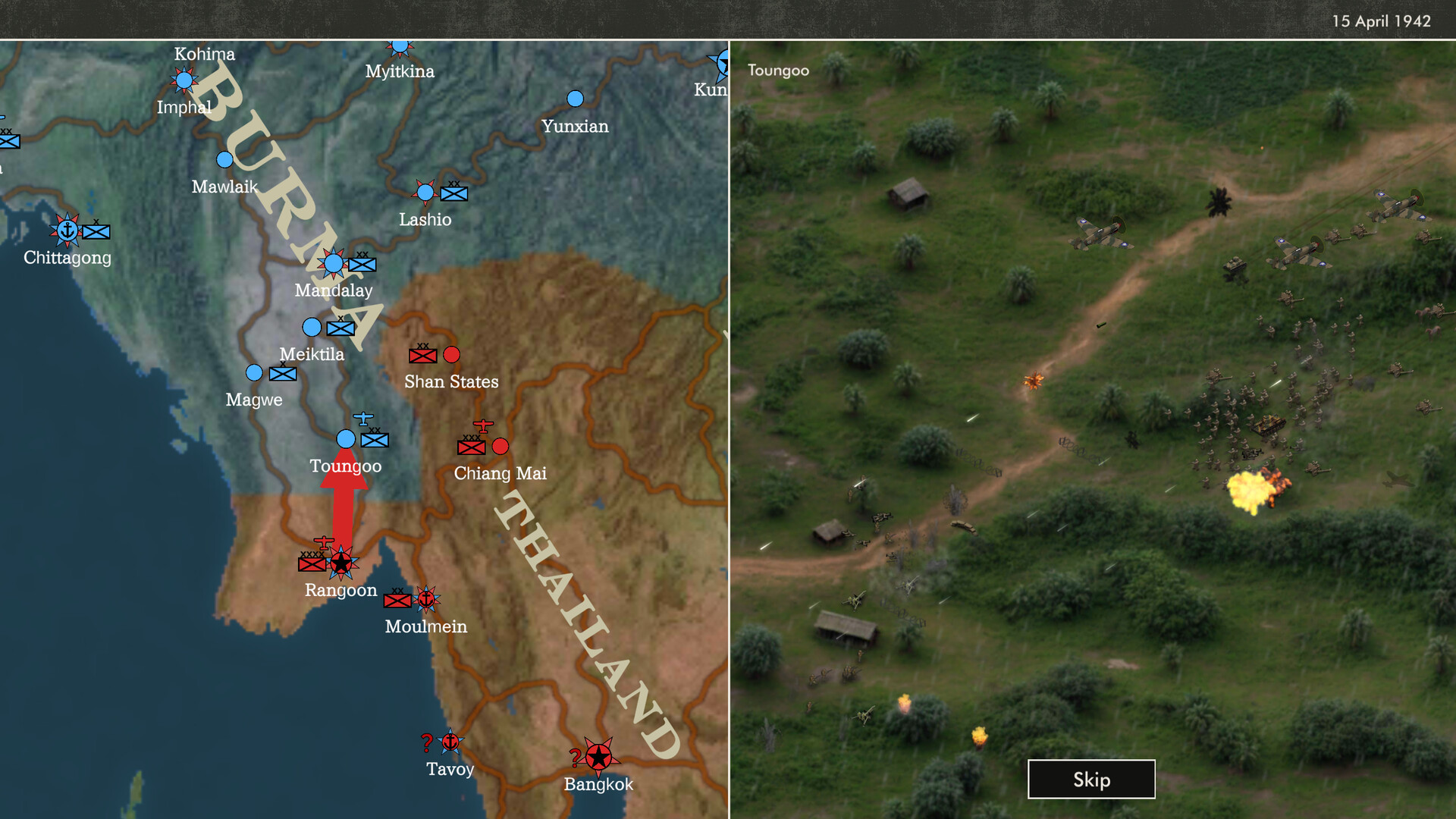The width and height of the screenshot is (1456, 819).
Task: Click the blue air unit icon at Myitkina
Action: click(x=400, y=45)
